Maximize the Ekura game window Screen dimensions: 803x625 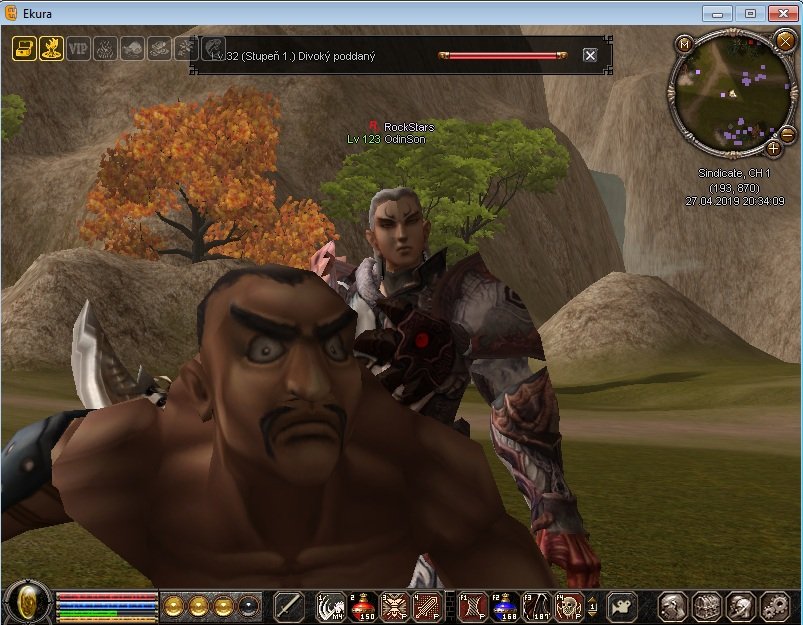(x=751, y=13)
